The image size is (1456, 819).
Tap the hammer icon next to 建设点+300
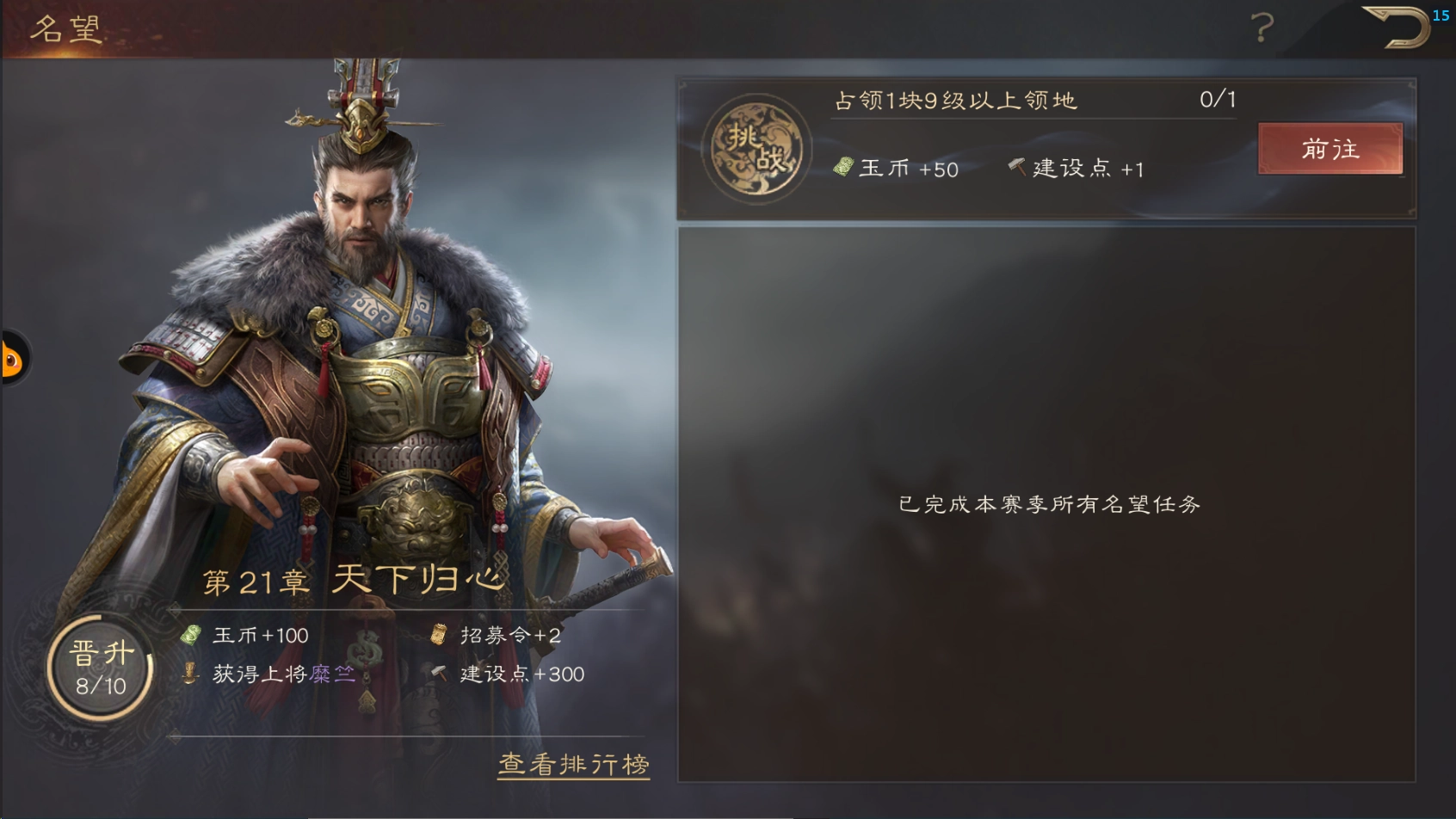coord(437,675)
